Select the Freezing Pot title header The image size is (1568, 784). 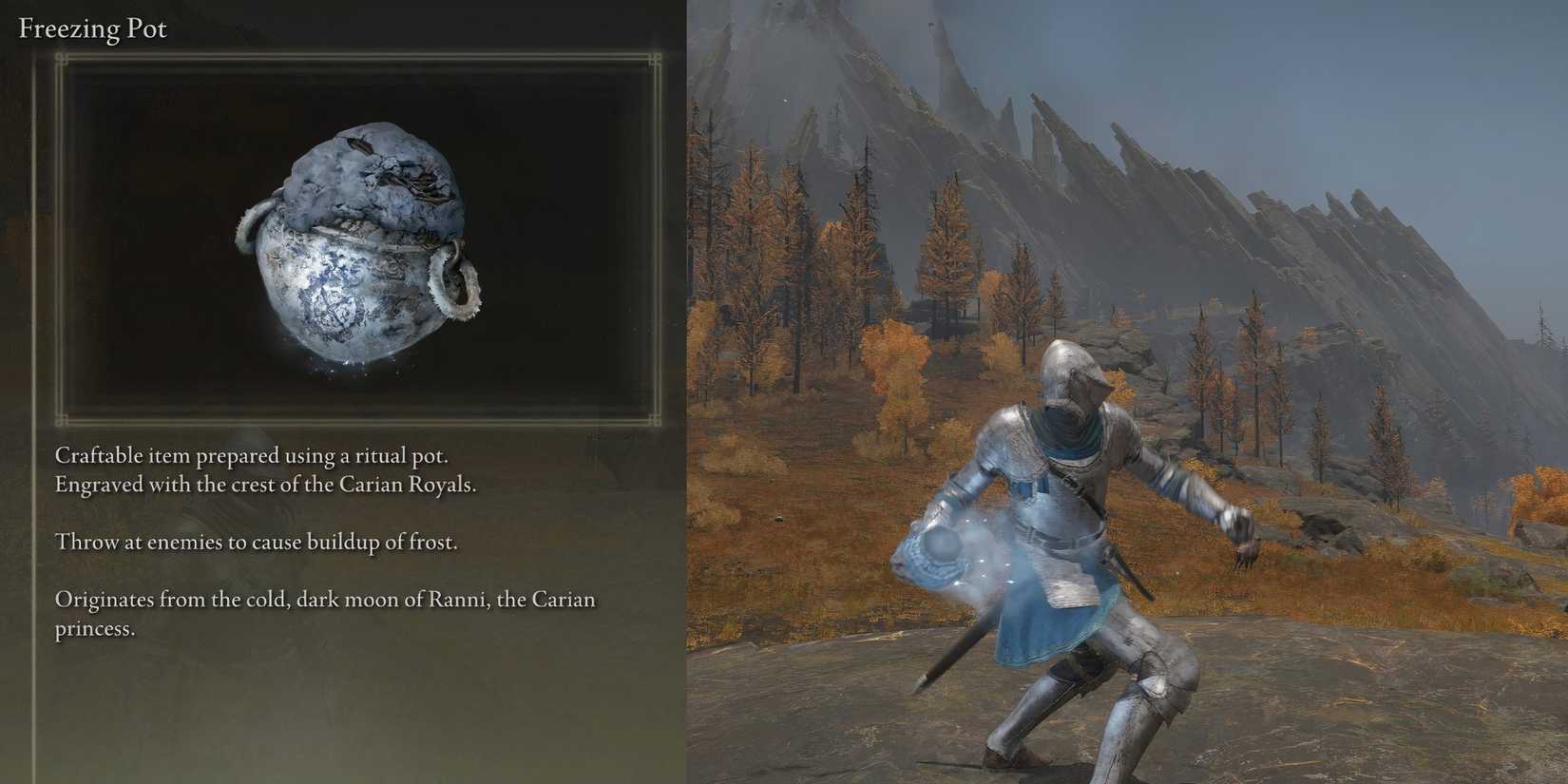pos(91,29)
